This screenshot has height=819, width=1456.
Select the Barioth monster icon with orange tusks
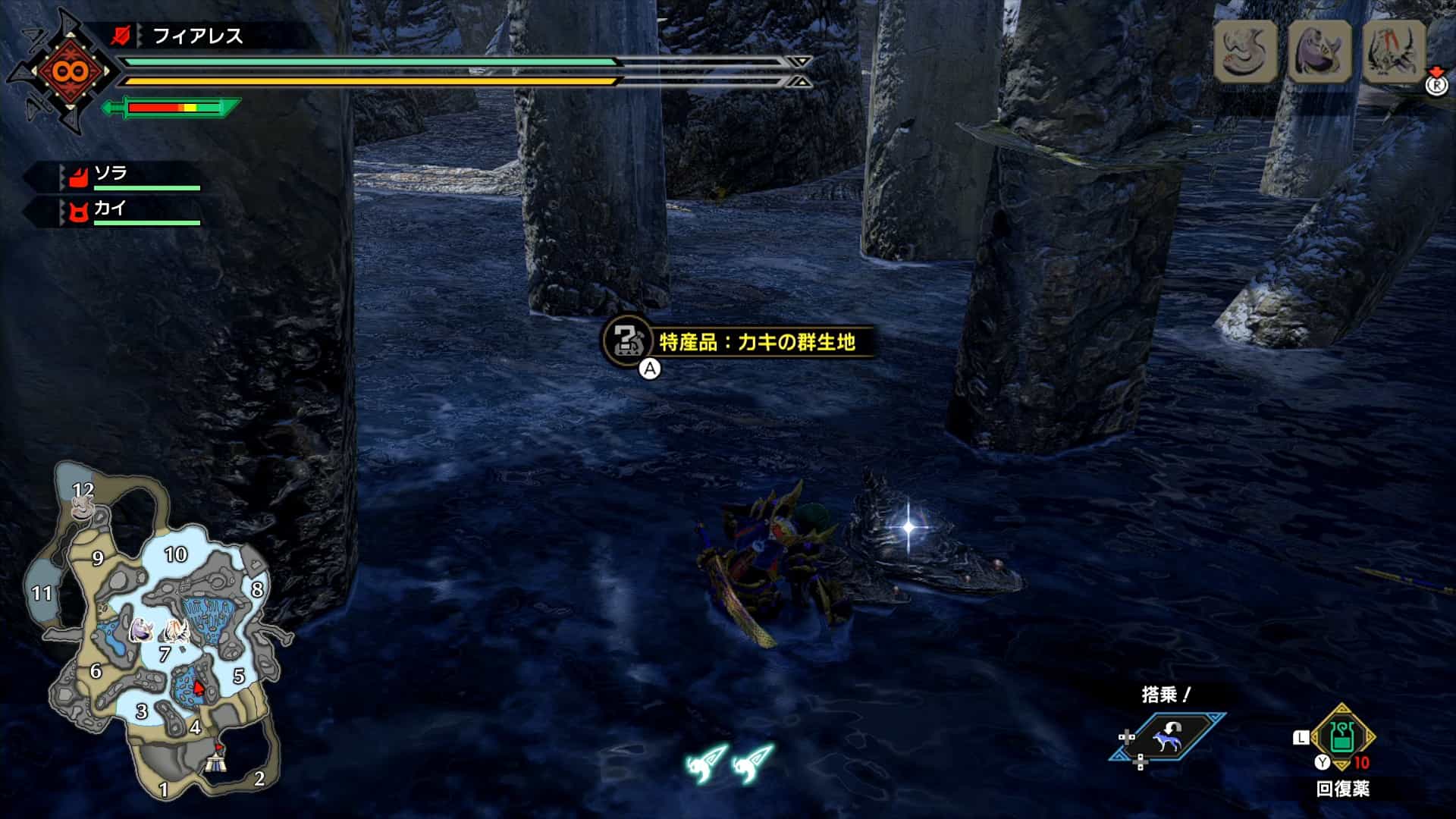[1394, 51]
